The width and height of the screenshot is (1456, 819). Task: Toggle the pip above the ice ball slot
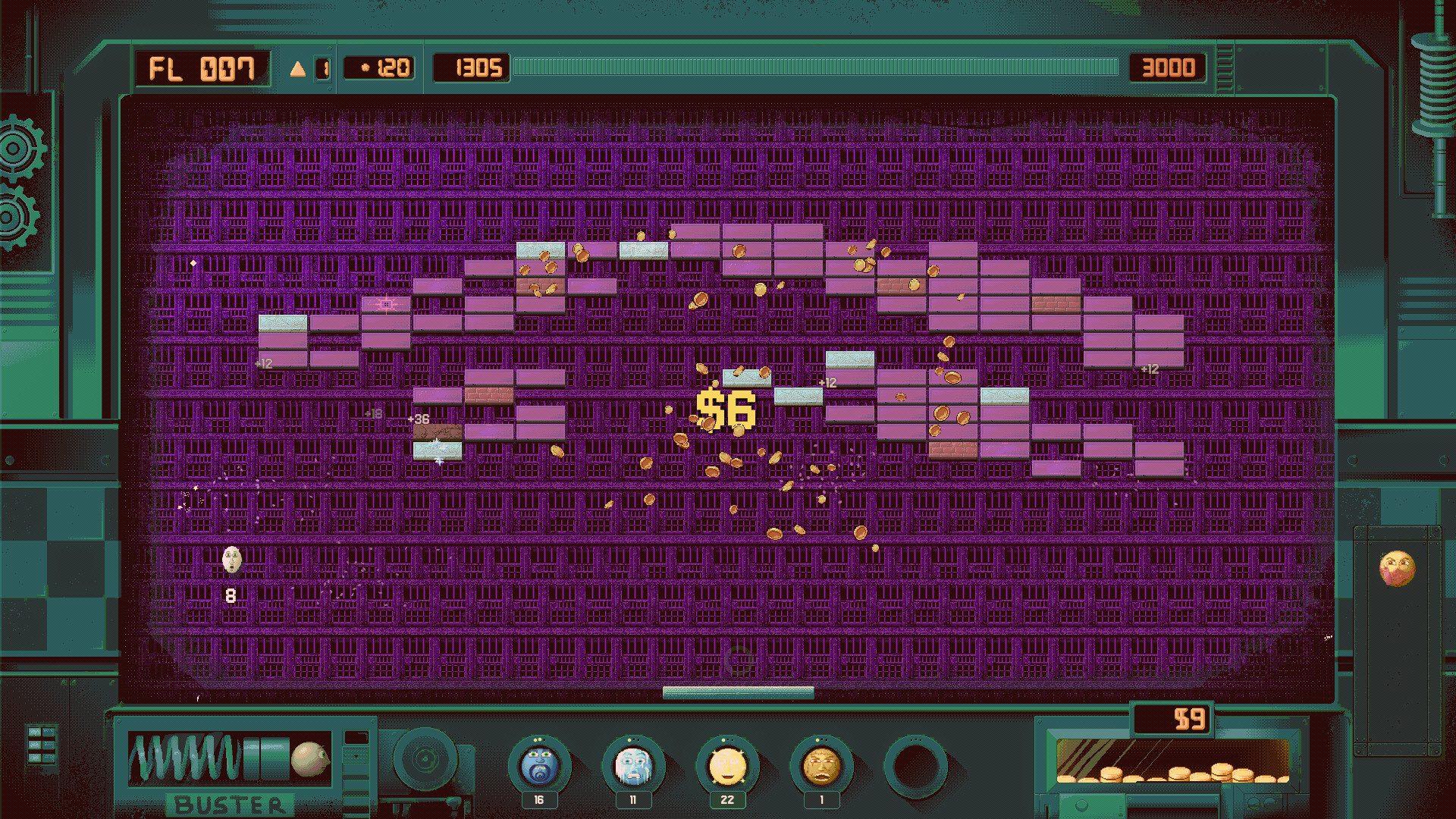(x=631, y=739)
